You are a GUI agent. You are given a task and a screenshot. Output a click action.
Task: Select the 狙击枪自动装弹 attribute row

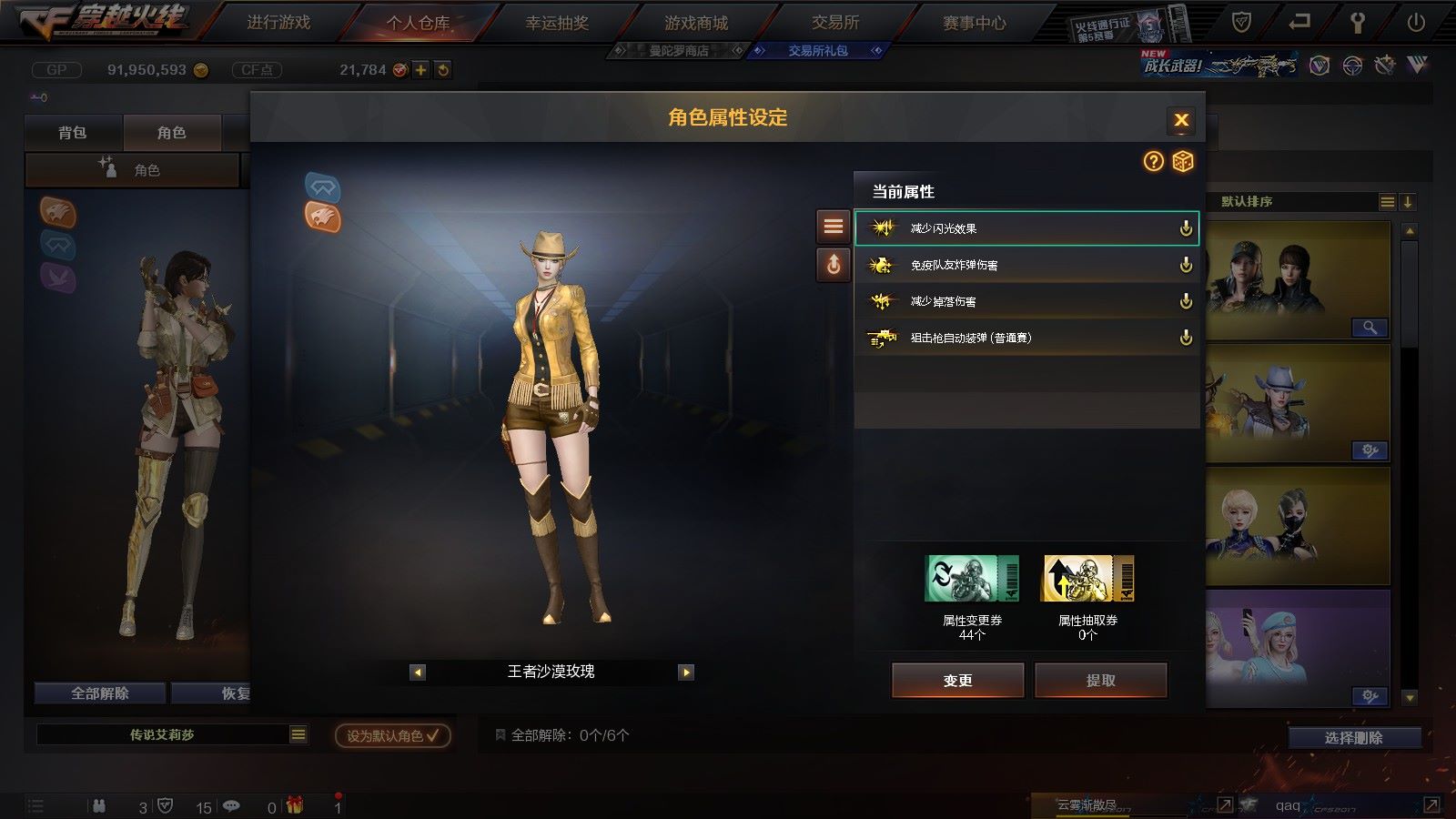1026,338
